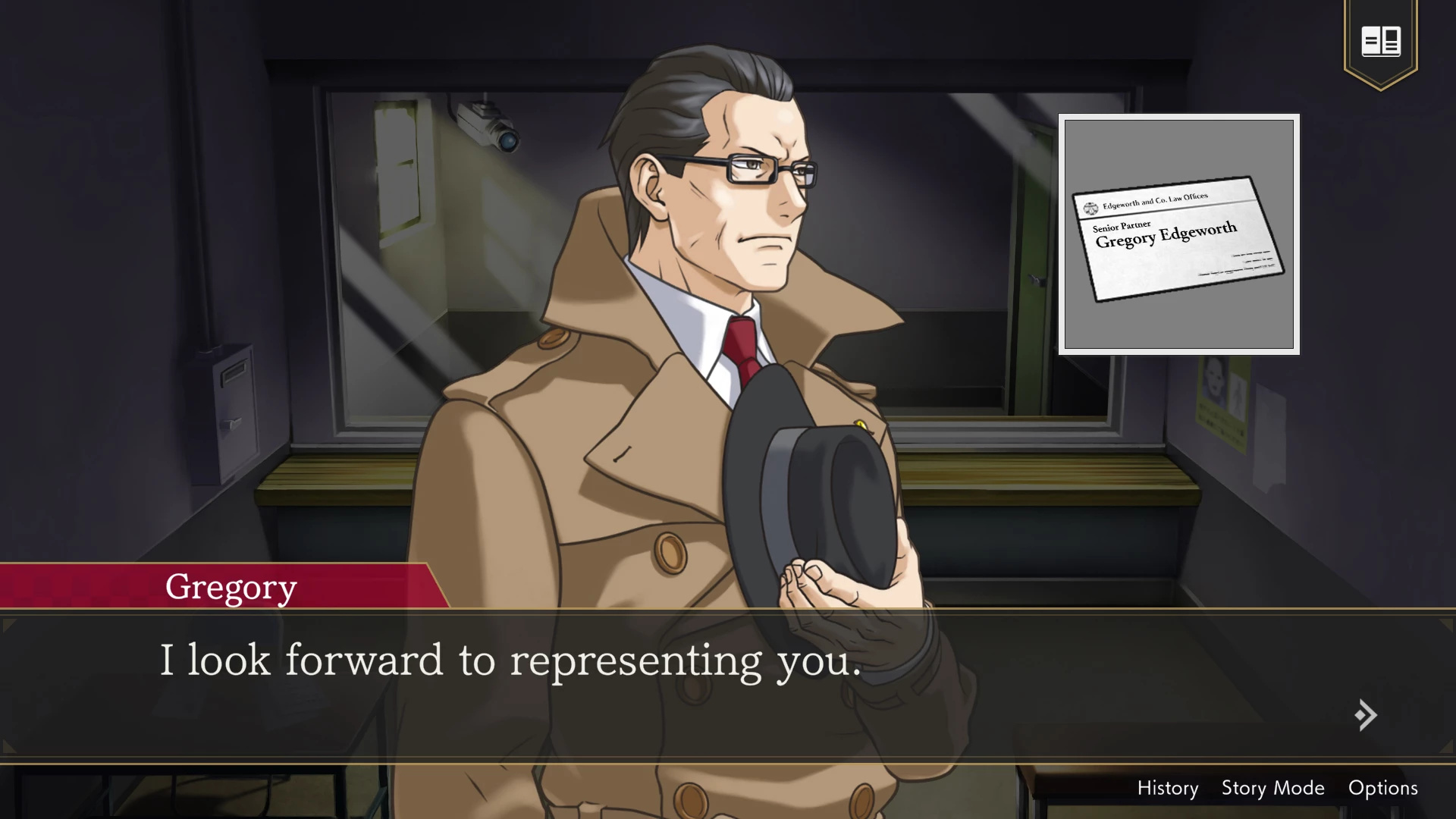
Task: Click the Gregory Edgeworth business card thumbnail
Action: pos(1178,234)
